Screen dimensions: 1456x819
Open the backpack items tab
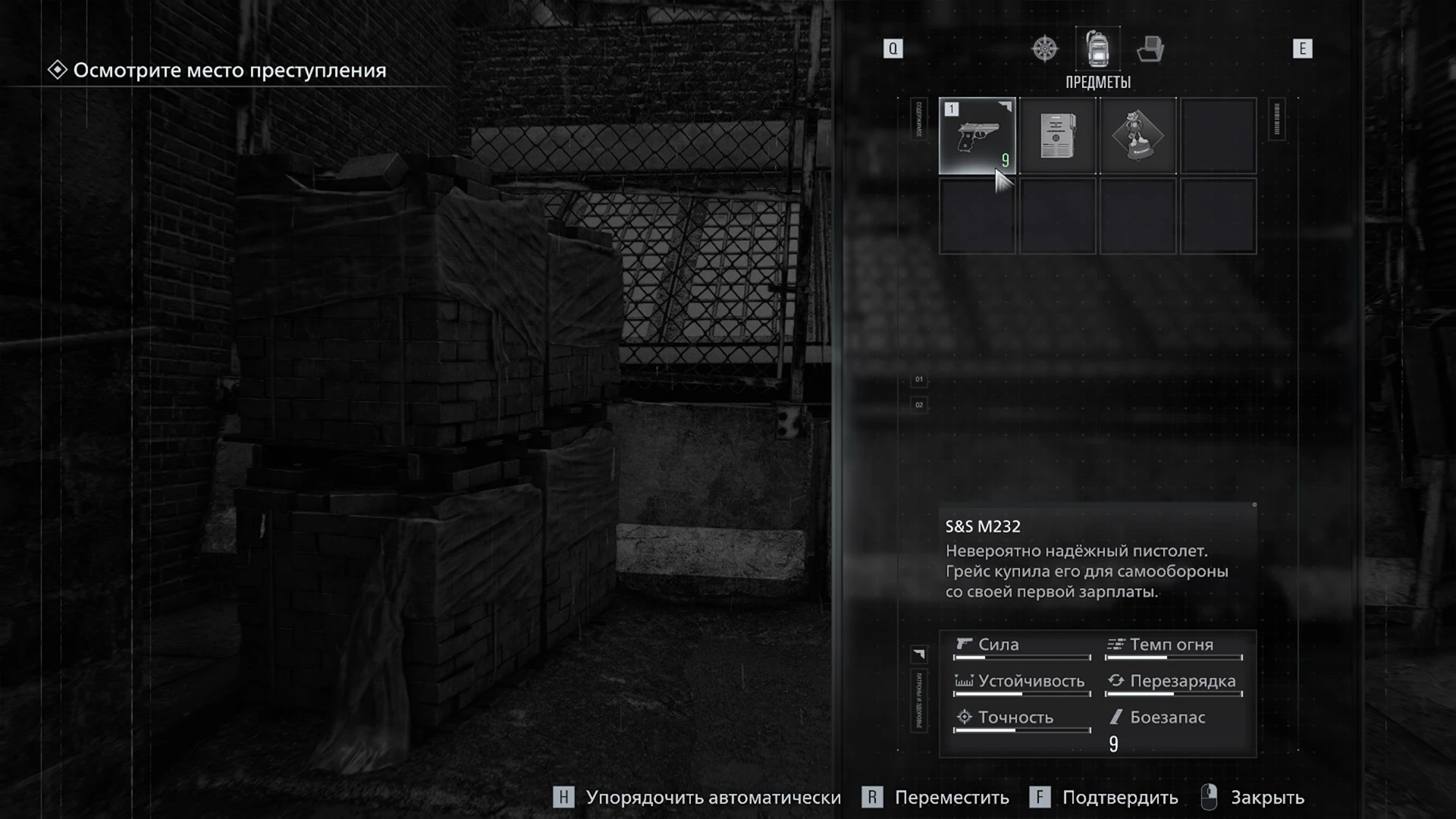[x=1097, y=49]
